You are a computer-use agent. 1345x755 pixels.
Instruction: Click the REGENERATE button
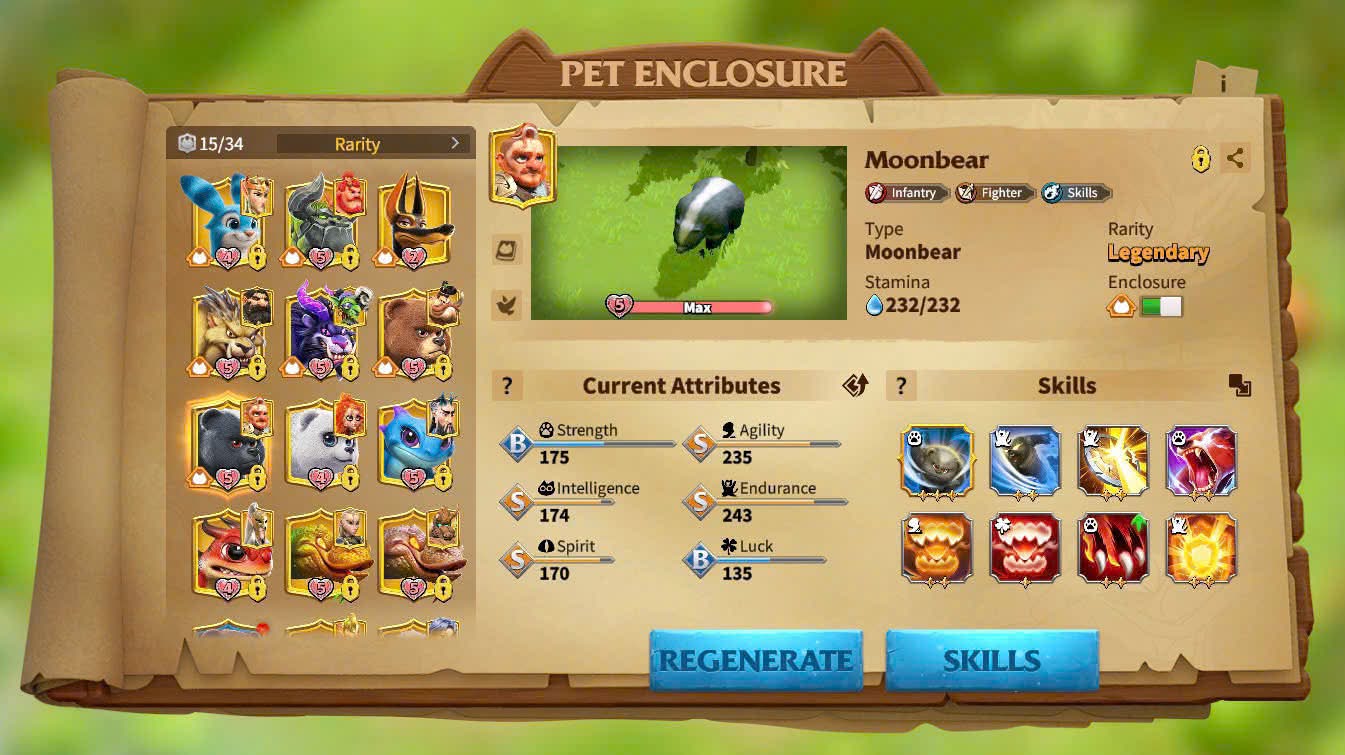755,660
